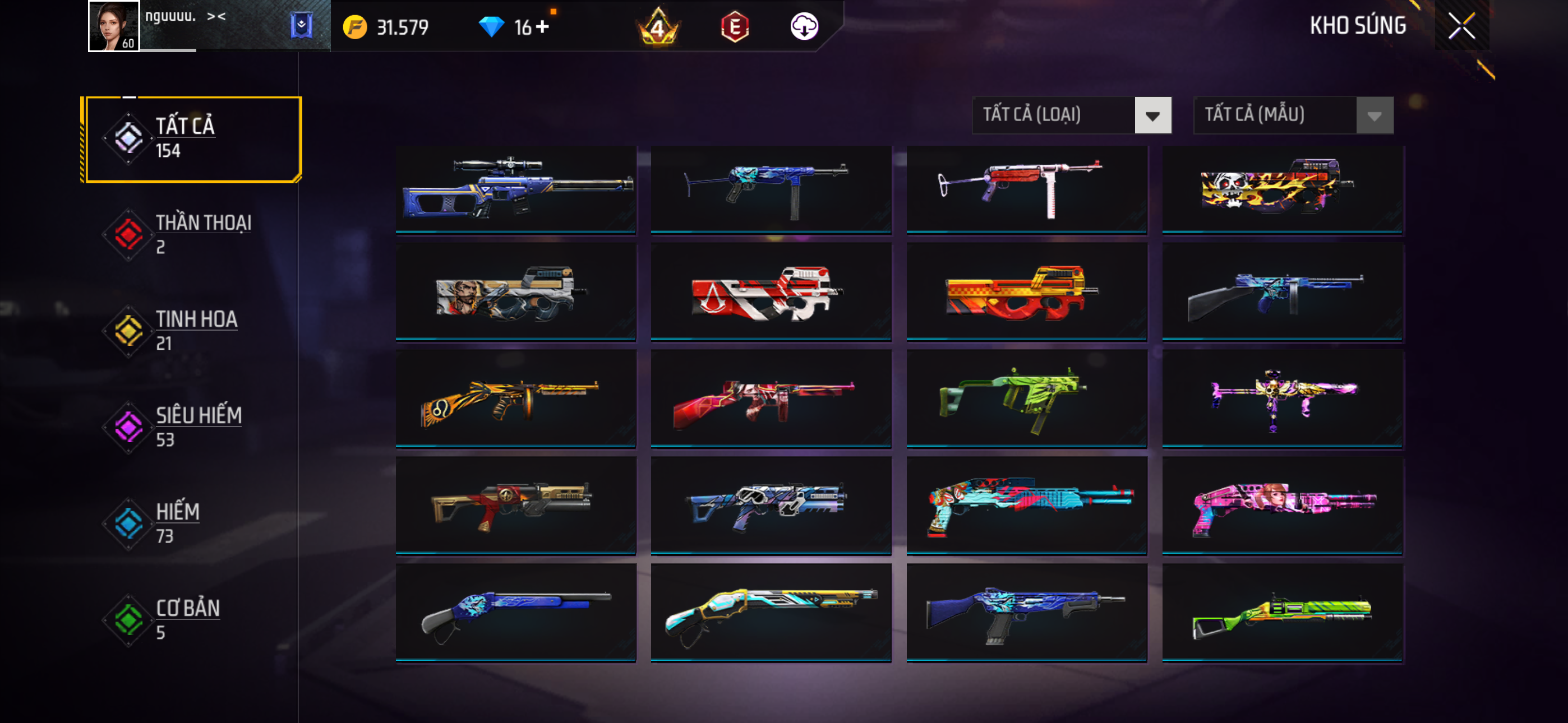Open the cloud download icon
The width and height of the screenshot is (1568, 723).
pos(804,27)
